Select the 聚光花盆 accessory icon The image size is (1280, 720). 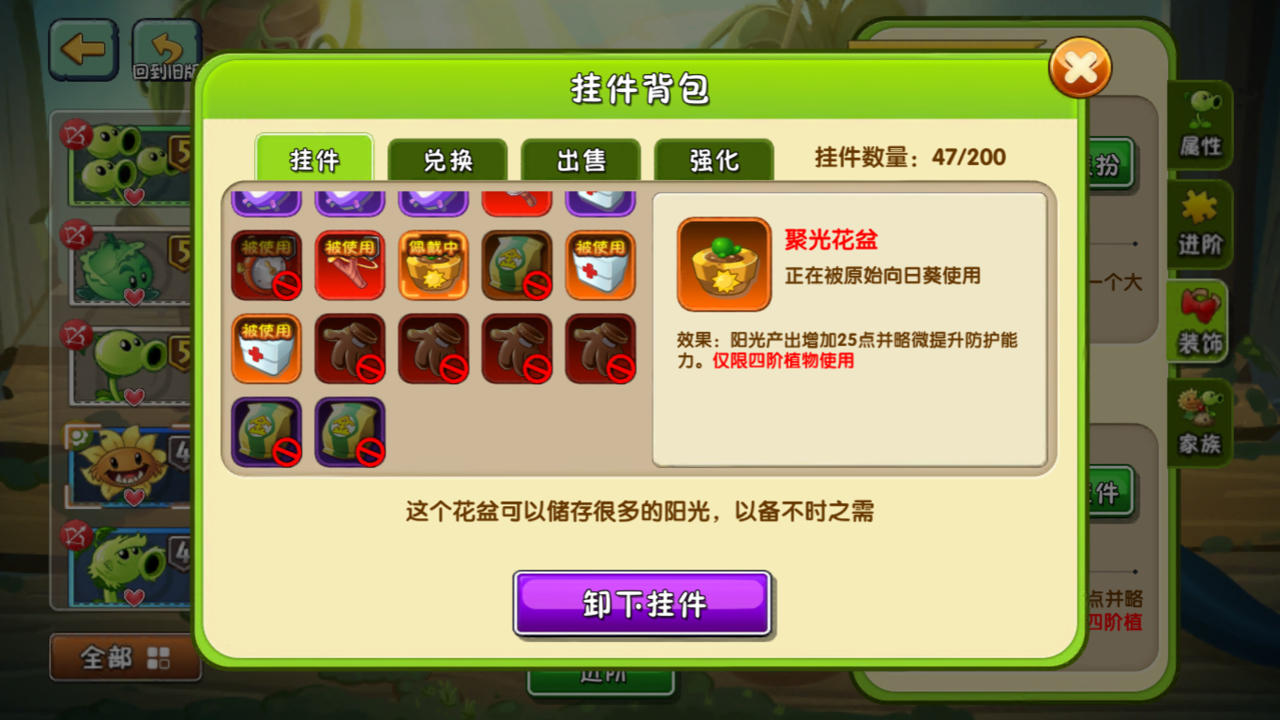click(x=723, y=264)
